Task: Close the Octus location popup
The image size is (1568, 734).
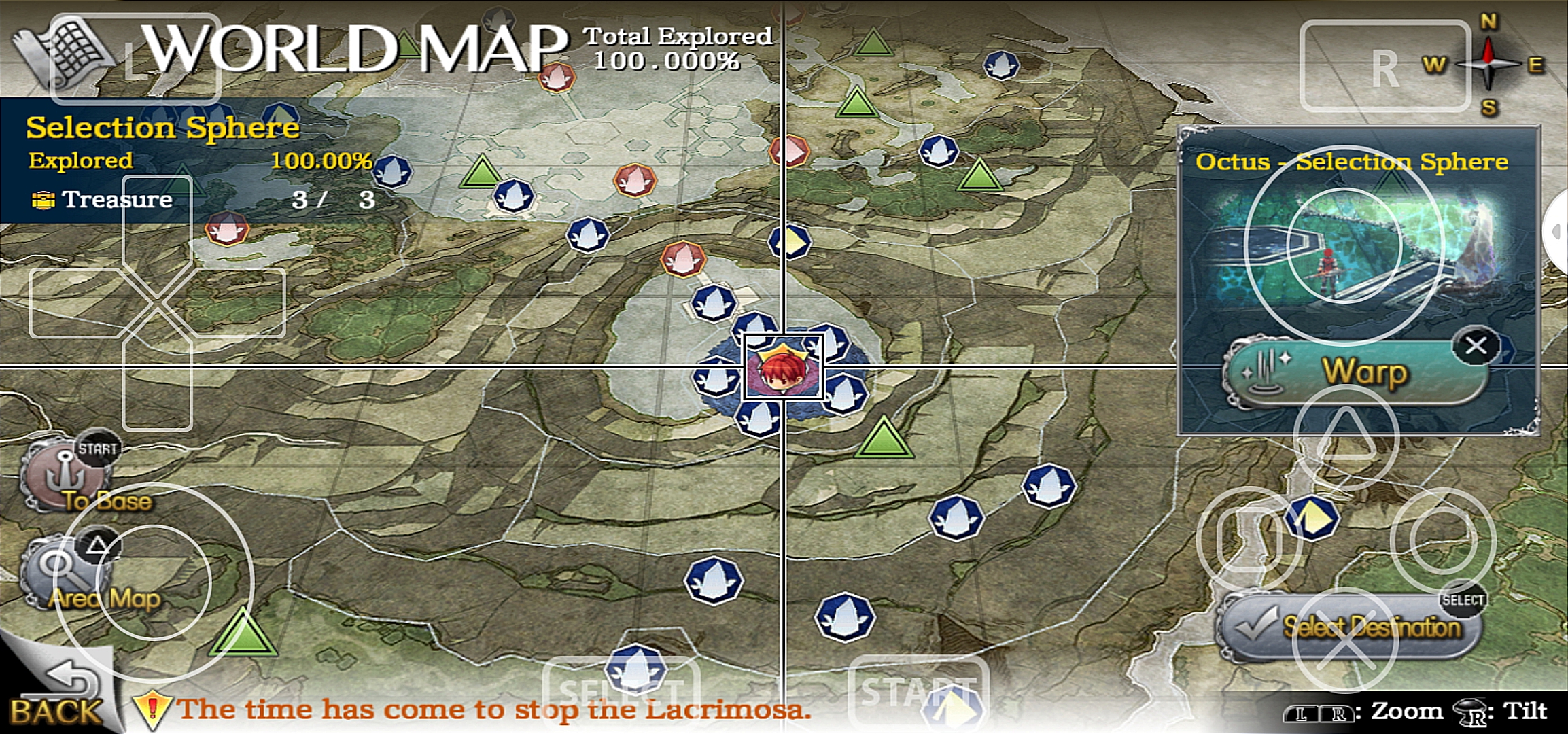Action: coord(1476,346)
